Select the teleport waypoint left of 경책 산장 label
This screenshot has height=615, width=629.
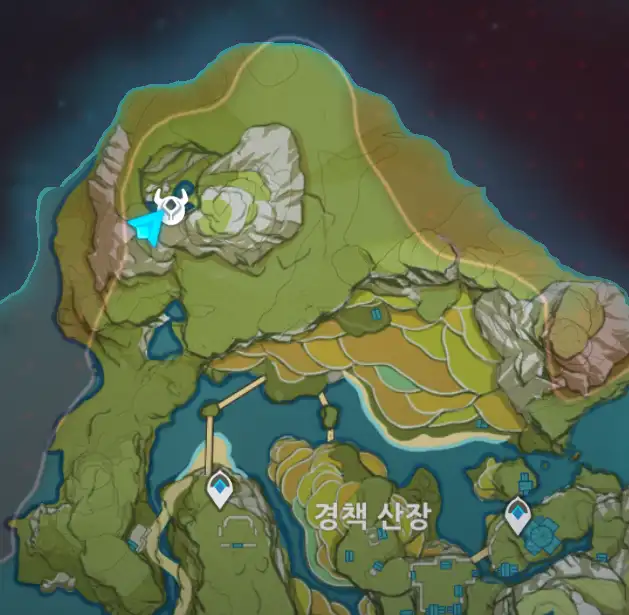click(219, 490)
